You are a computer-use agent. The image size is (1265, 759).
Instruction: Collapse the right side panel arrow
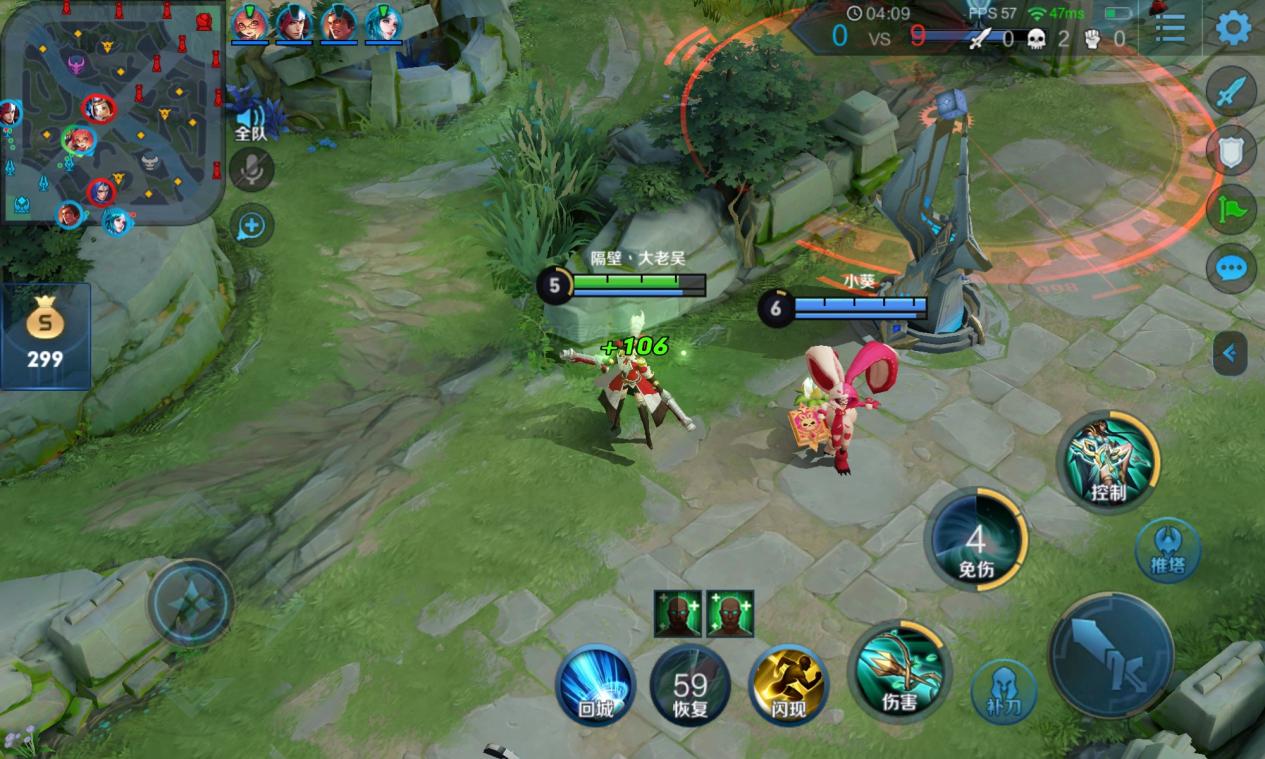[1229, 353]
